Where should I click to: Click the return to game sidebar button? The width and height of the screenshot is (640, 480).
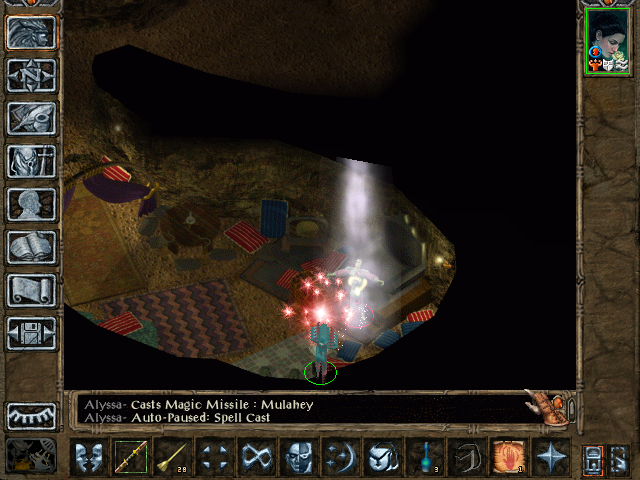coord(32,32)
